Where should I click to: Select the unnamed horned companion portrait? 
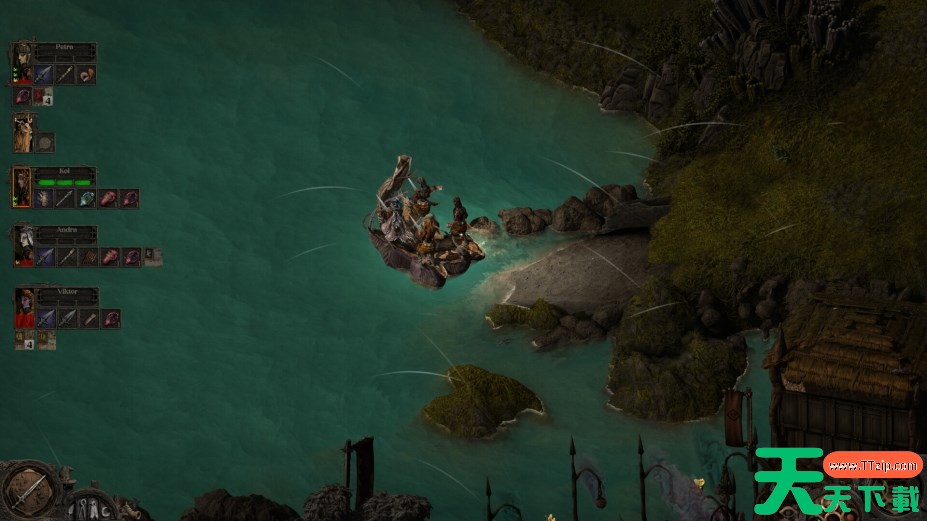22,132
